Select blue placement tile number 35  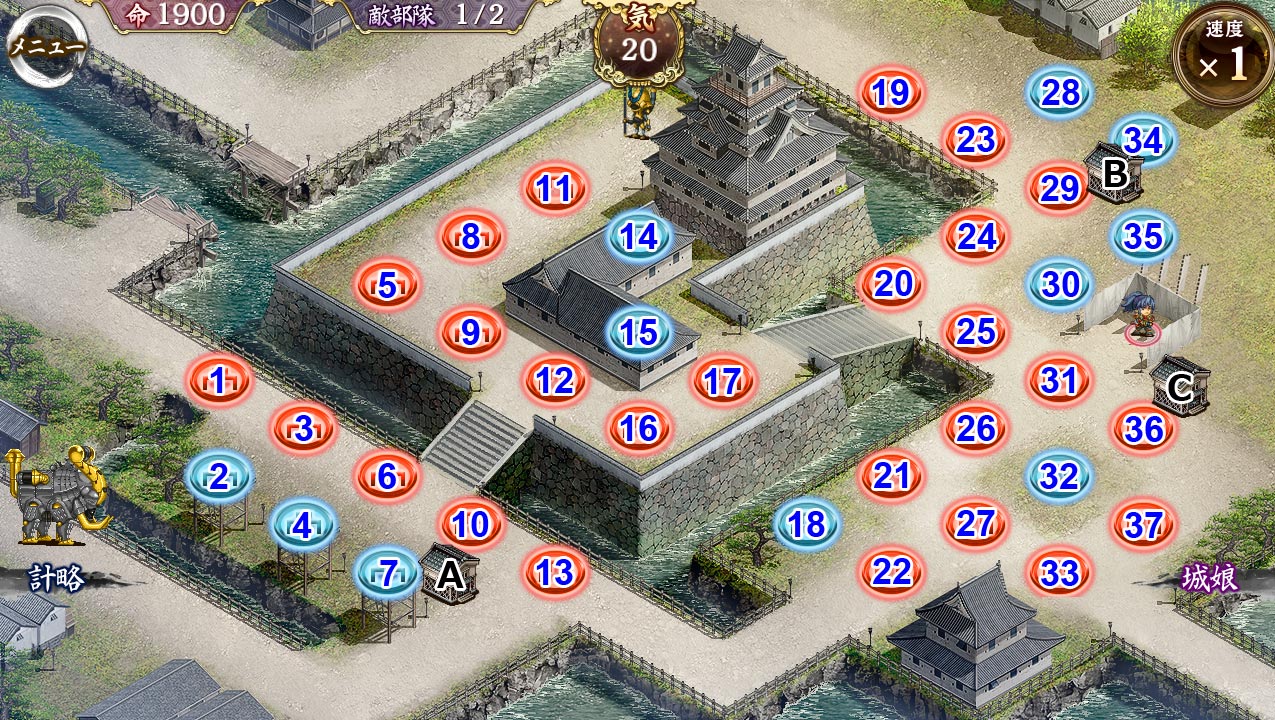pos(1144,236)
